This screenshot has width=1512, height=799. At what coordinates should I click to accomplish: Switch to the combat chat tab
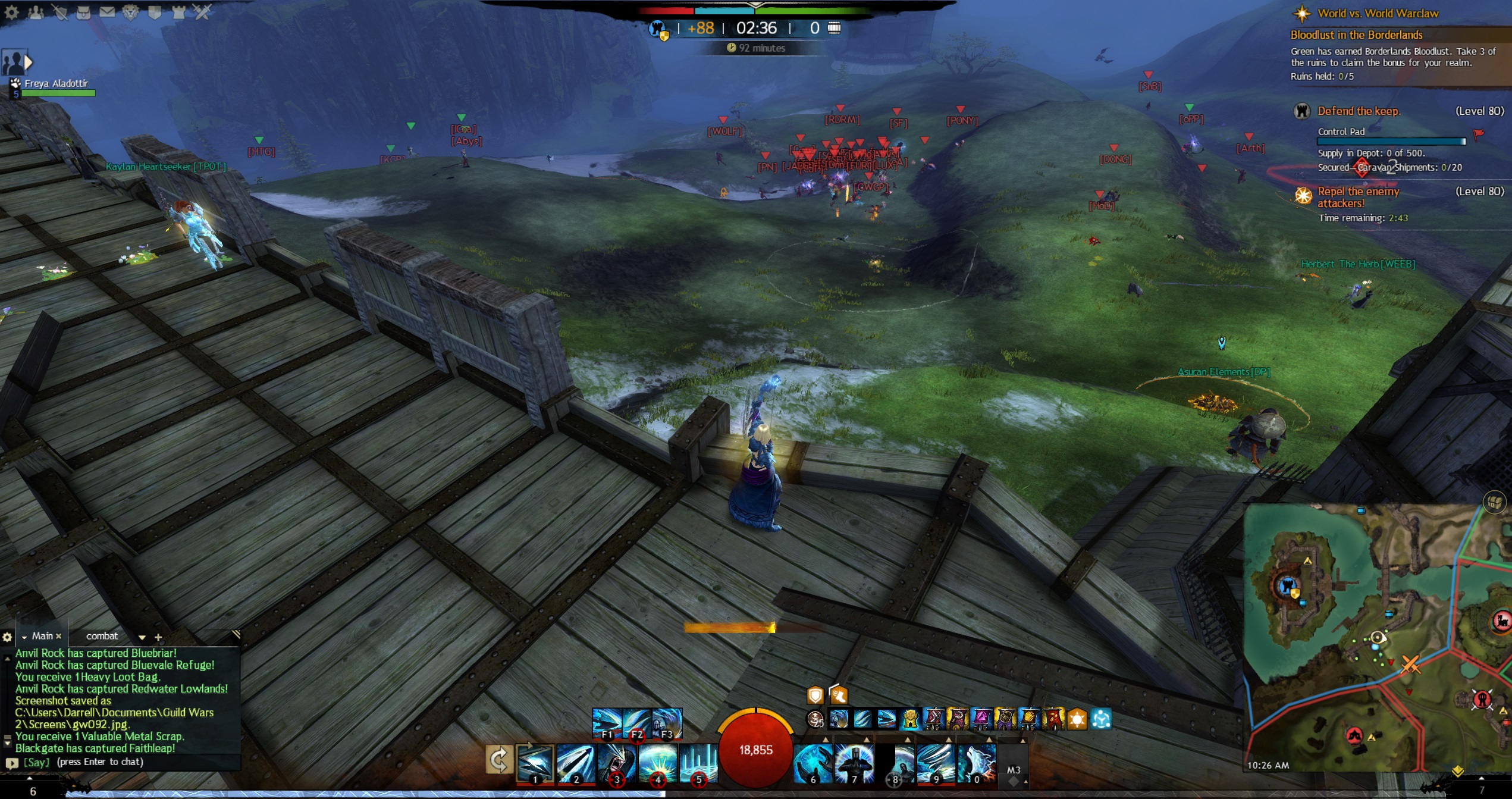(102, 636)
